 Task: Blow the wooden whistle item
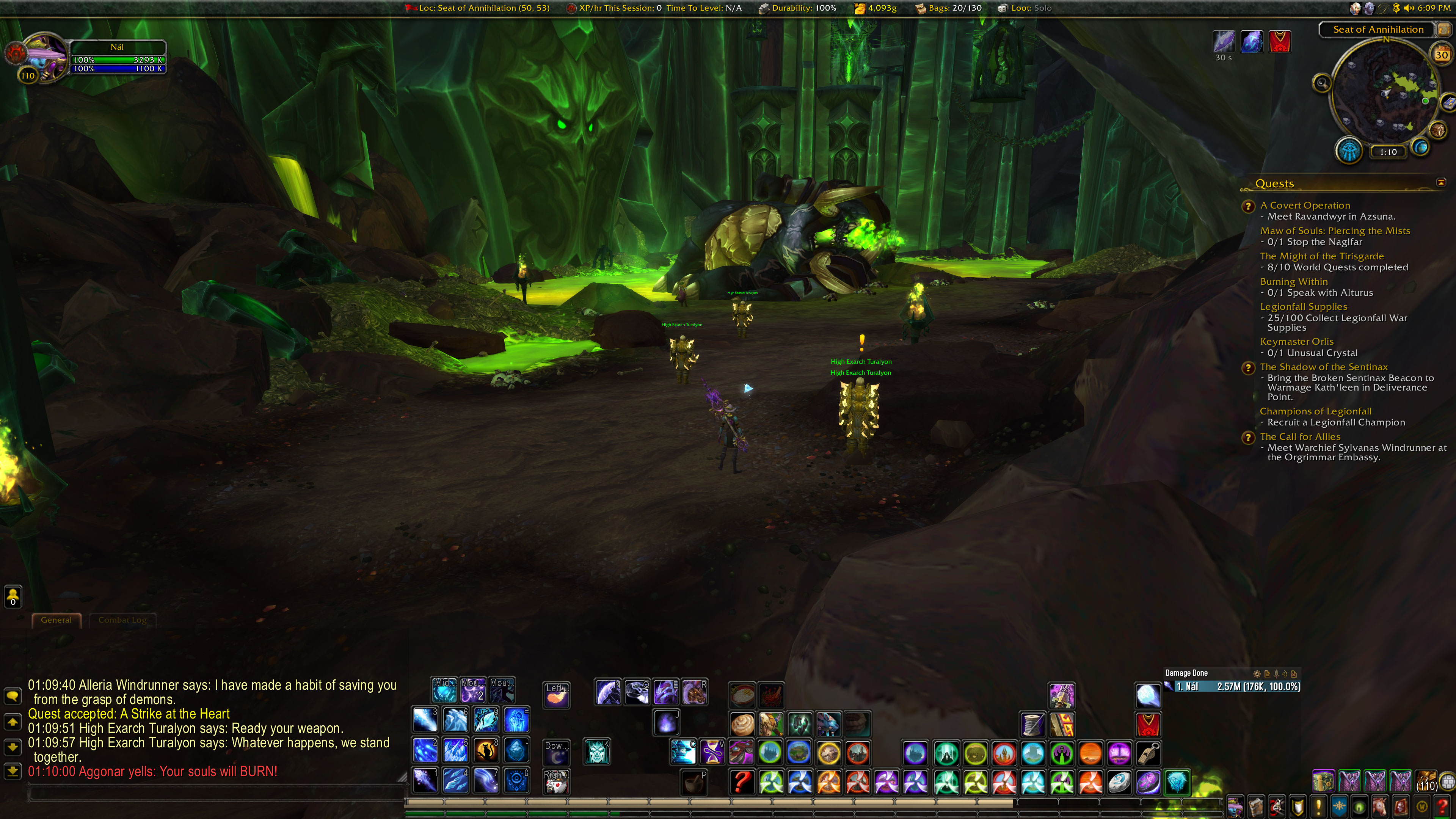click(1148, 753)
